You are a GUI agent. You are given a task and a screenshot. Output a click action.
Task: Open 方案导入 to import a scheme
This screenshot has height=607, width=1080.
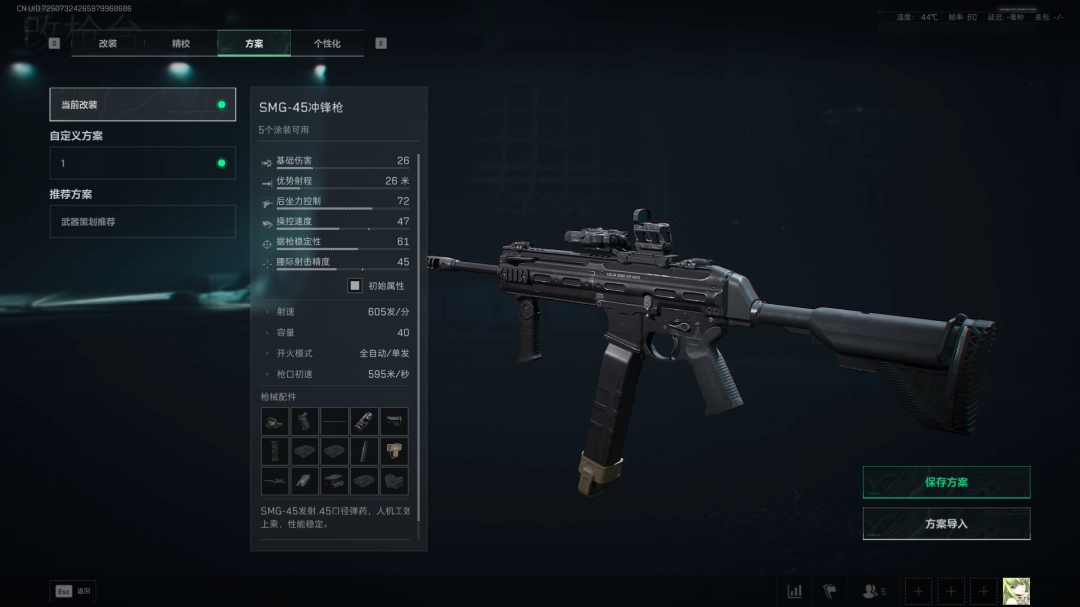click(x=946, y=523)
